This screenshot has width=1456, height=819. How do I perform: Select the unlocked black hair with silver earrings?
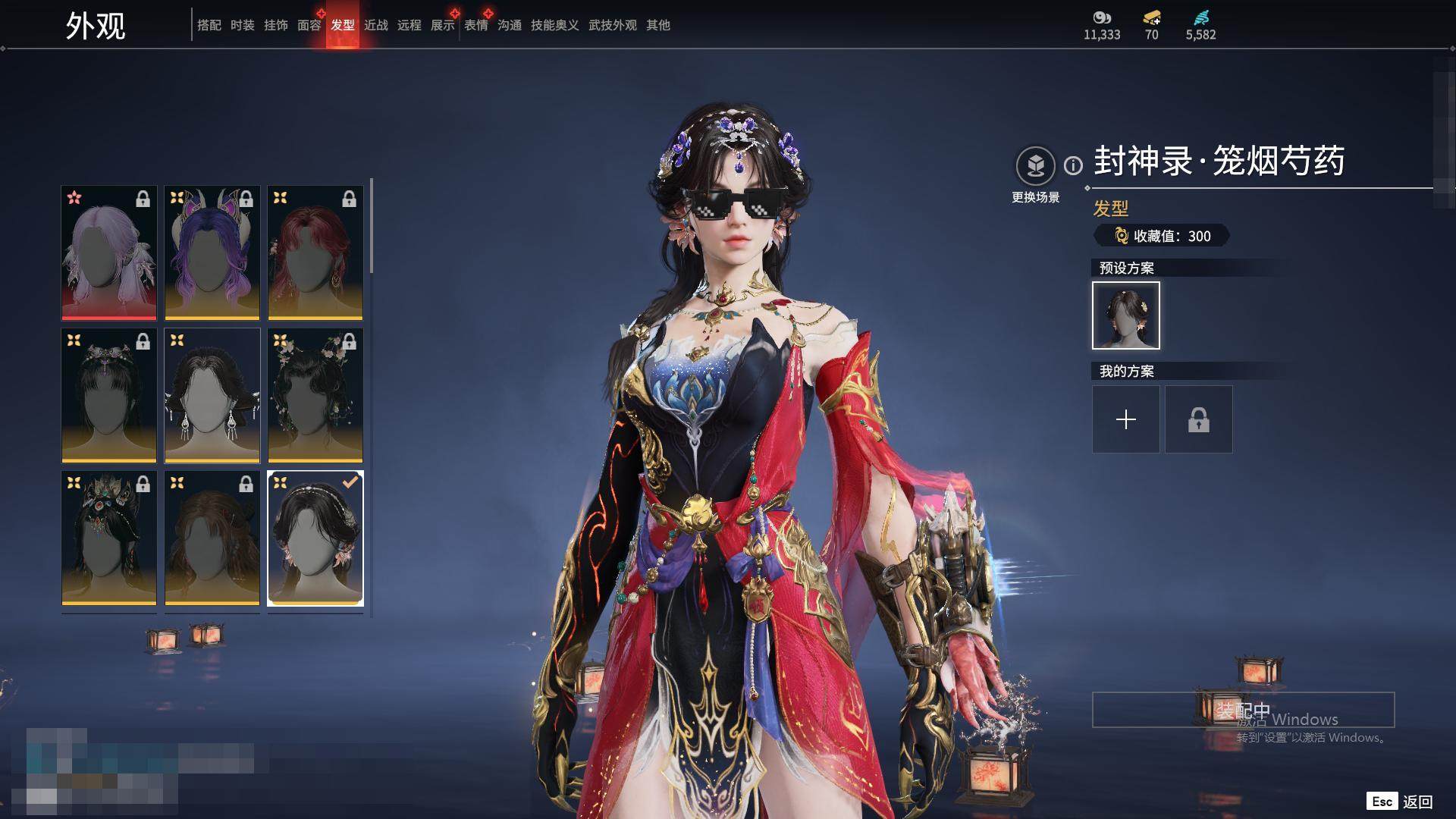(x=212, y=395)
